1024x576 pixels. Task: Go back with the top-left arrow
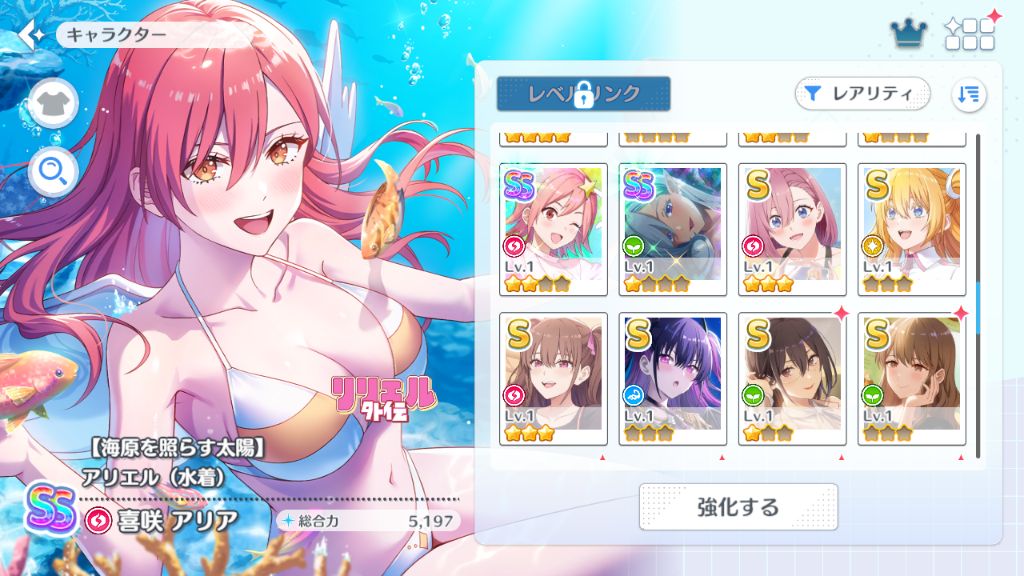[x=32, y=35]
